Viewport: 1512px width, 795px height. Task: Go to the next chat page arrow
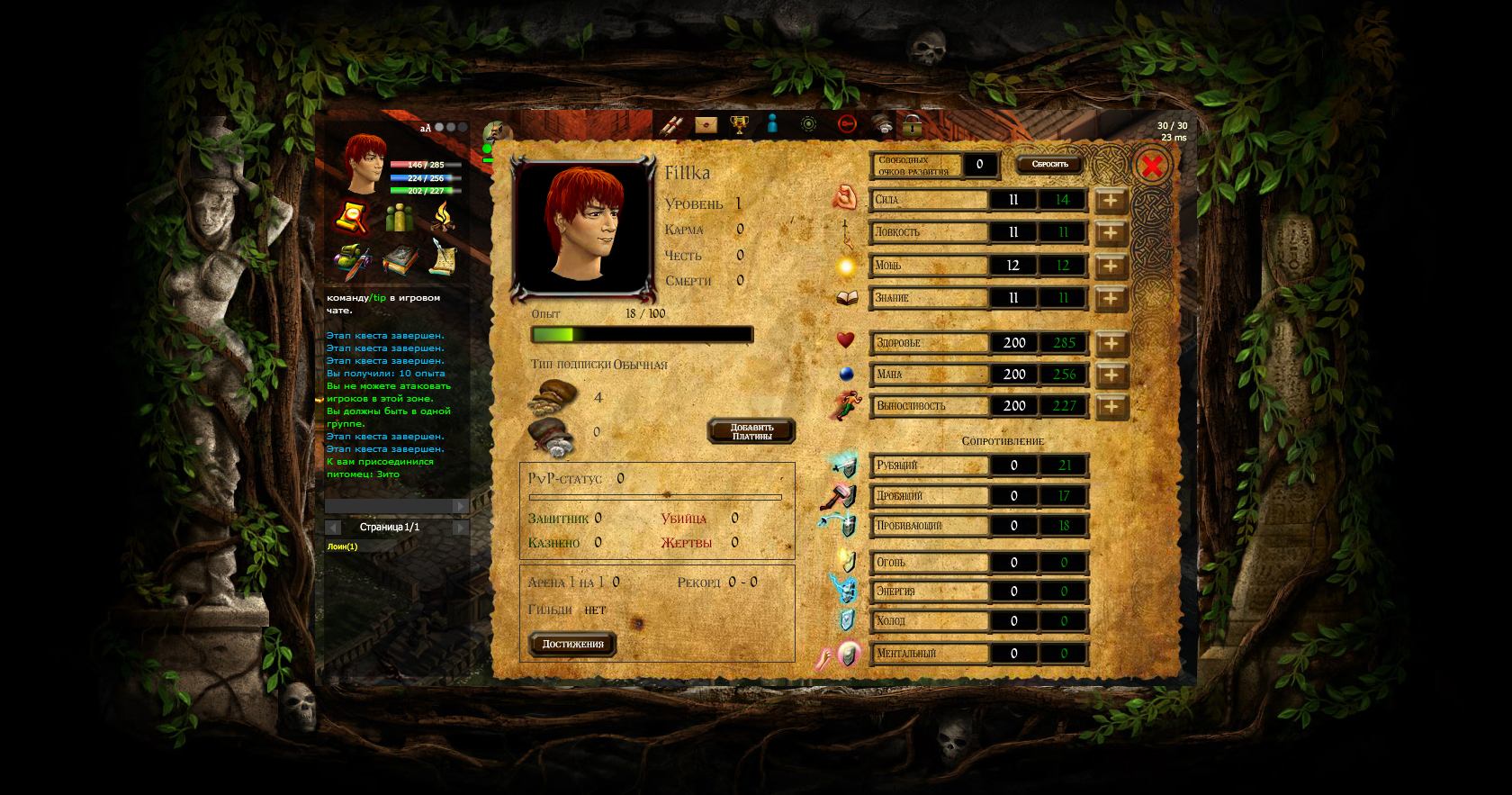tap(460, 528)
